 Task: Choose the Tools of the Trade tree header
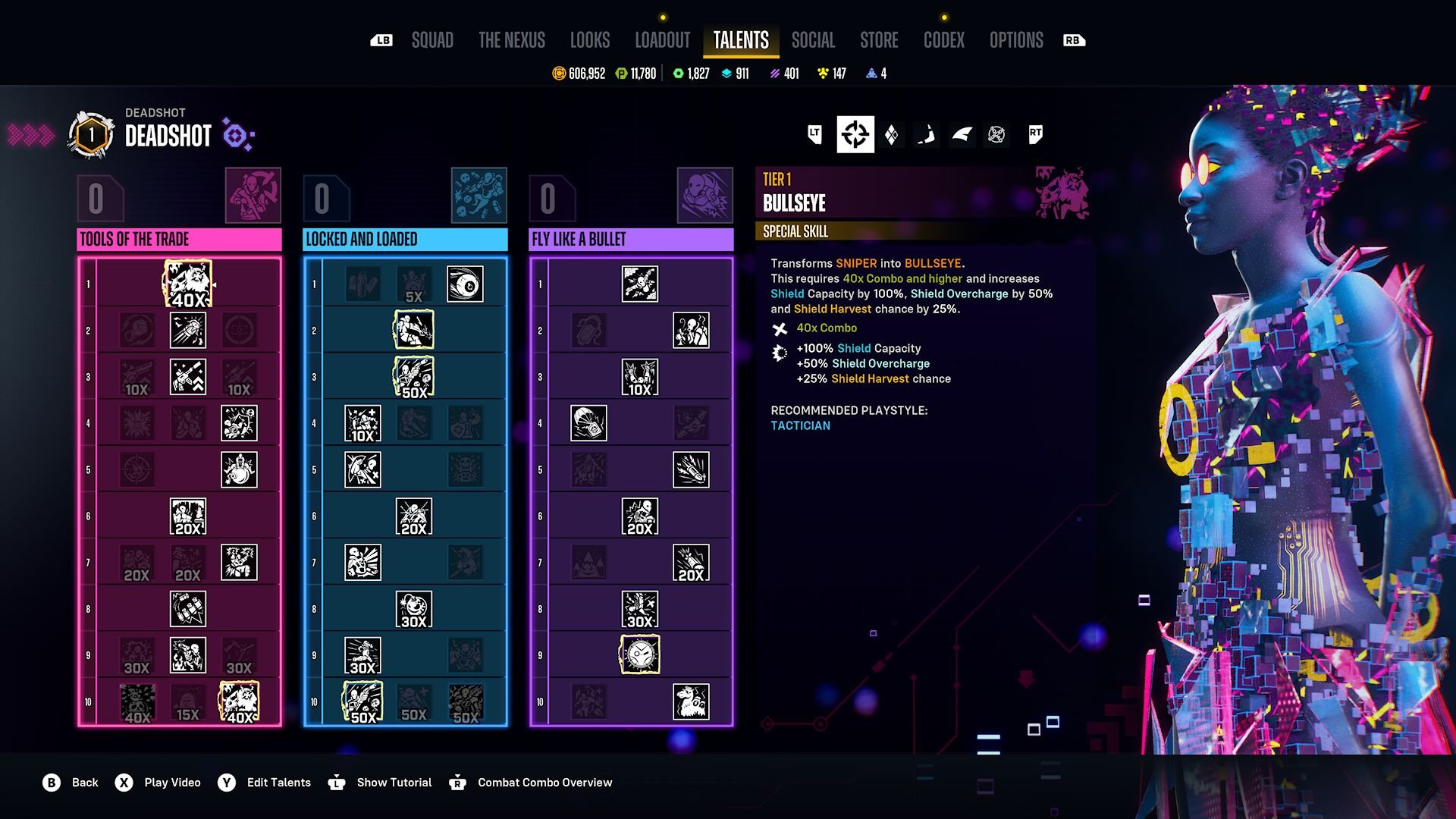(x=179, y=240)
